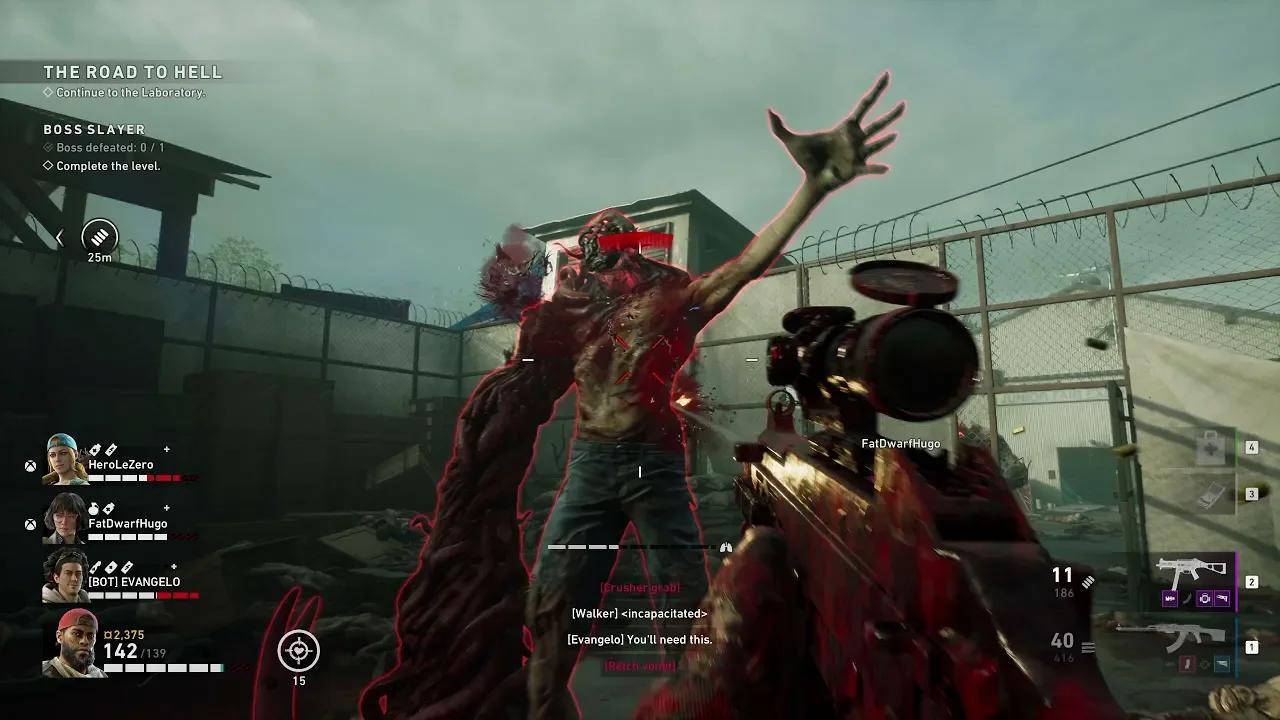Click the left chevron beside the compass
This screenshot has height=720, width=1280.
[57, 238]
